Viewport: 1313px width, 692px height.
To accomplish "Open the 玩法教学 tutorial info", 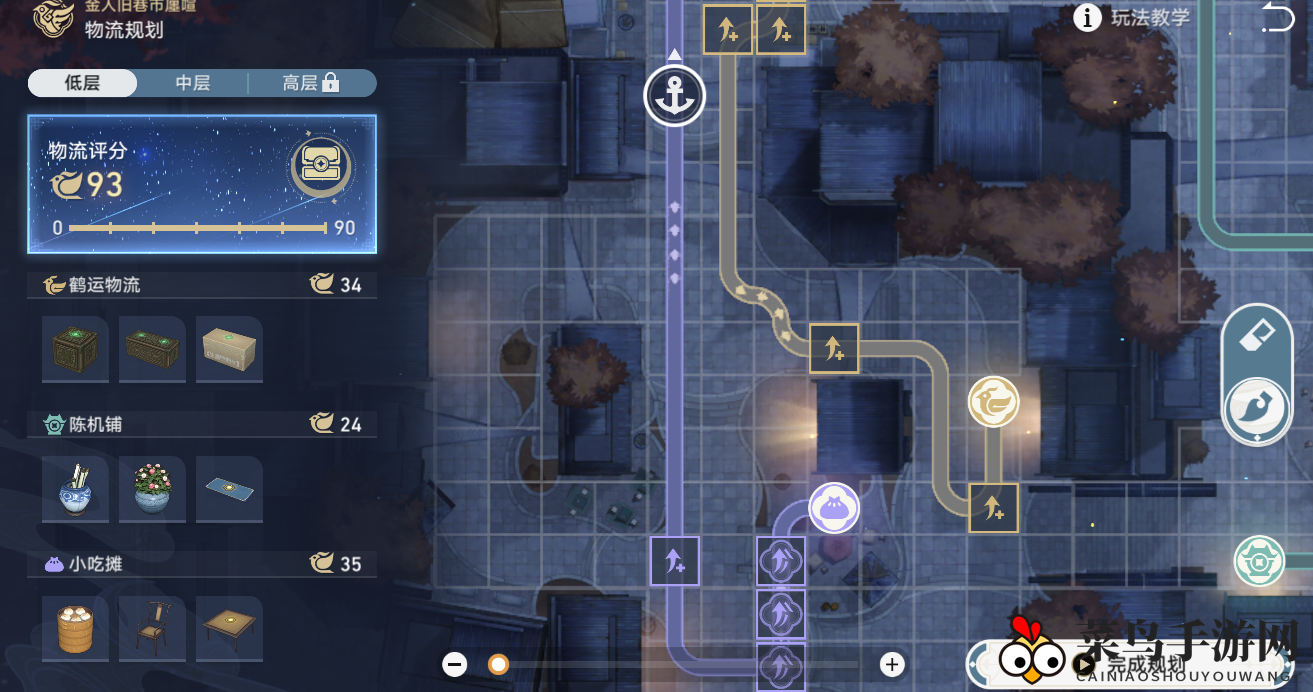I will pyautogui.click(x=1133, y=18).
